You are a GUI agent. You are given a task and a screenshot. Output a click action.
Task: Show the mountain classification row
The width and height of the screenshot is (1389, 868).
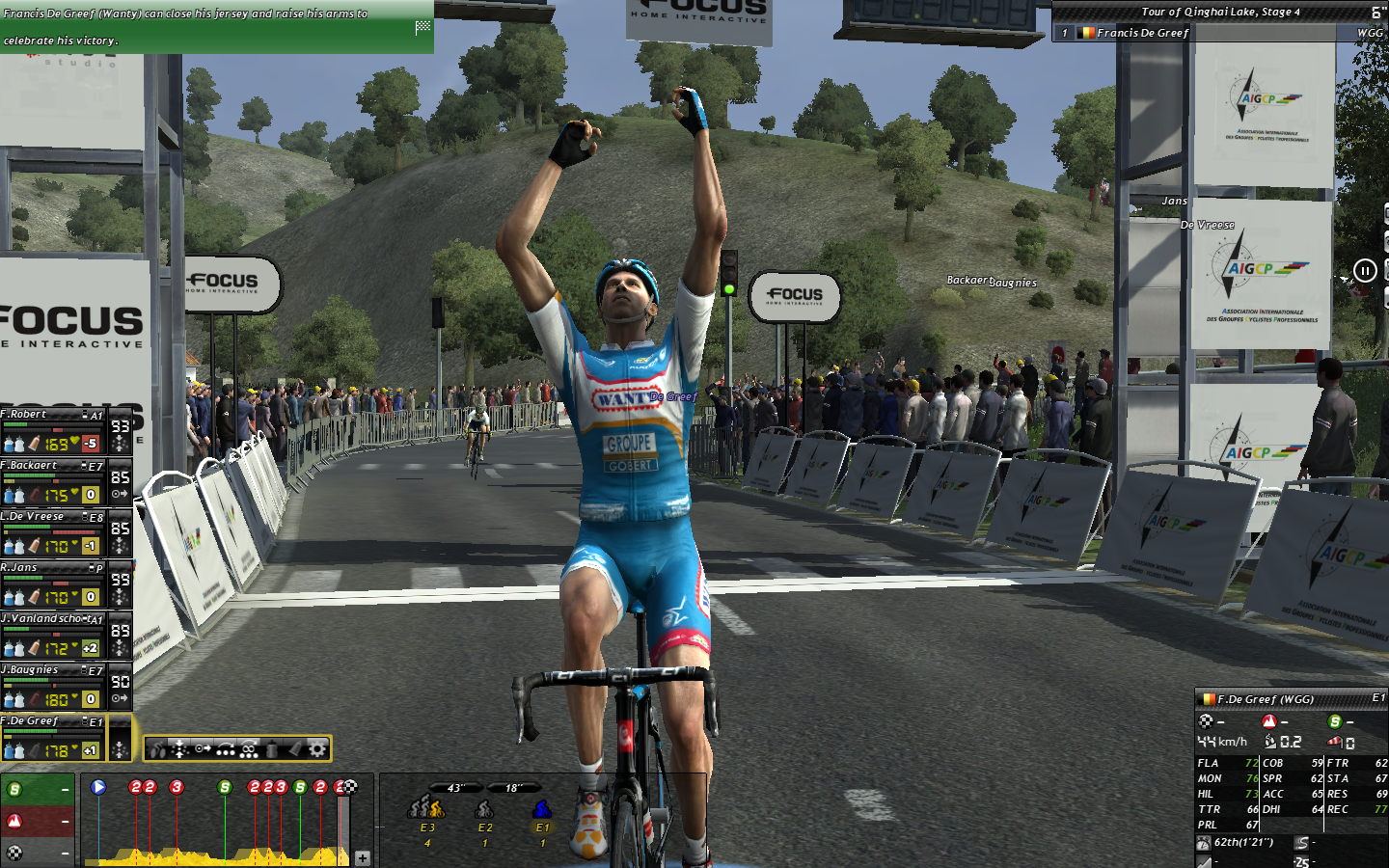coord(38,822)
